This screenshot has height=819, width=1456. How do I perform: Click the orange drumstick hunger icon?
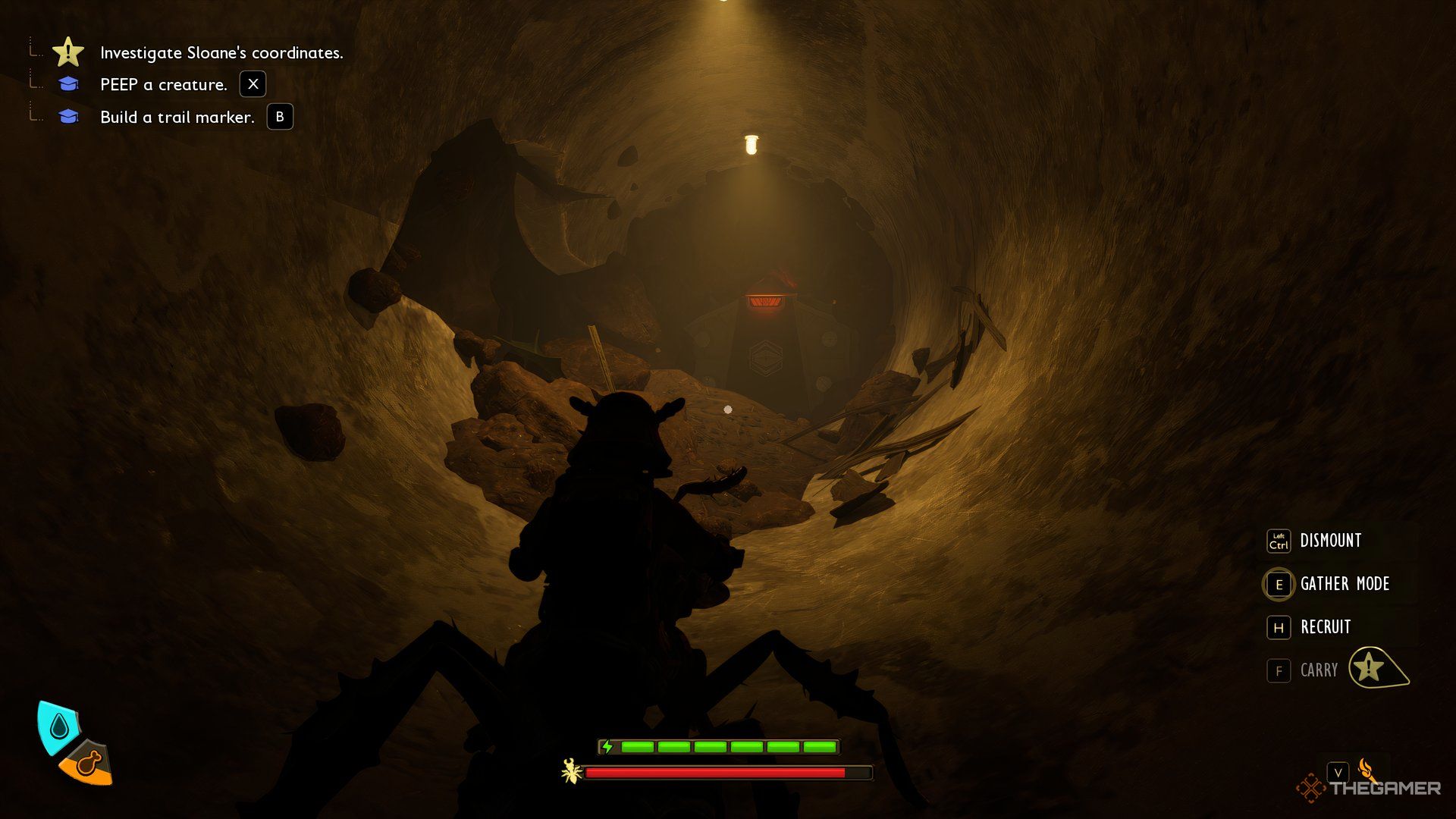pos(87,763)
